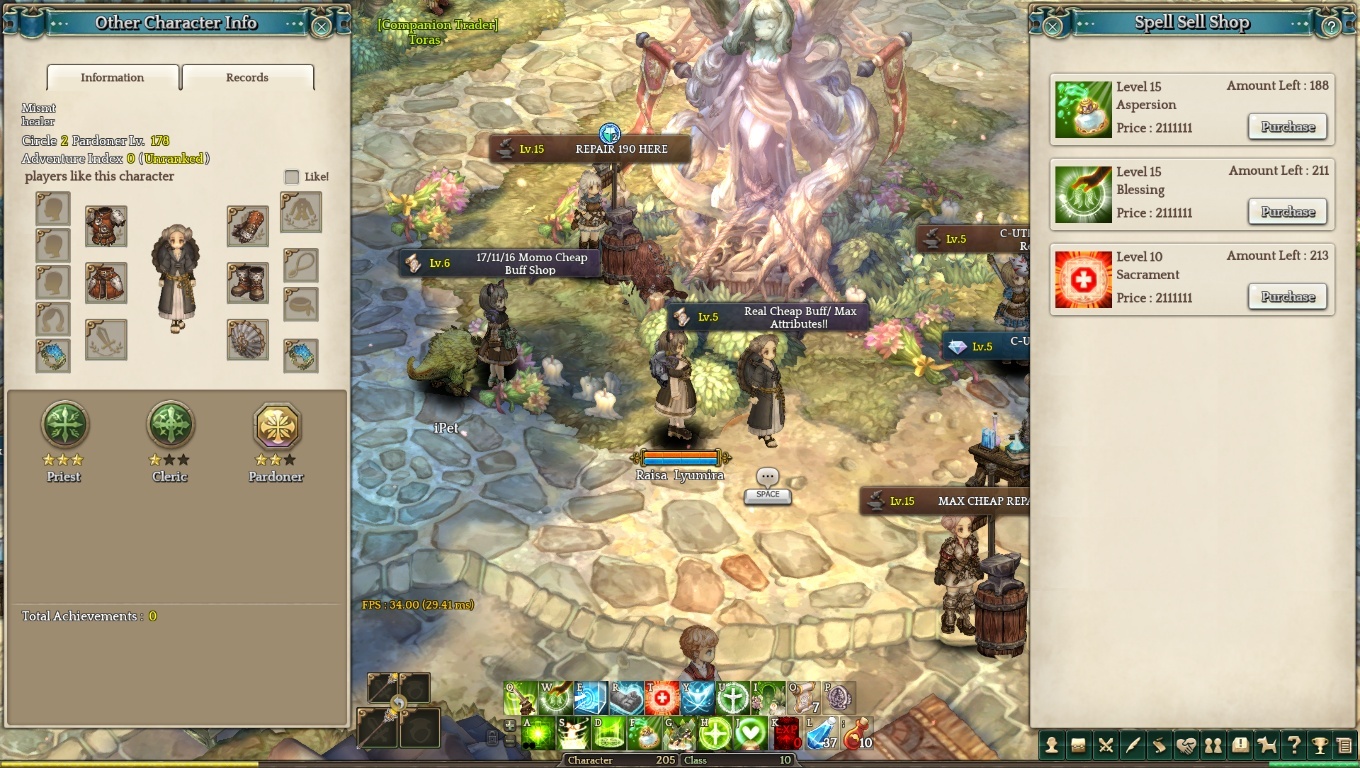Viewport: 1360px width, 768px height.
Task: Close the Spell Sell Shop panel
Action: coord(1049,27)
